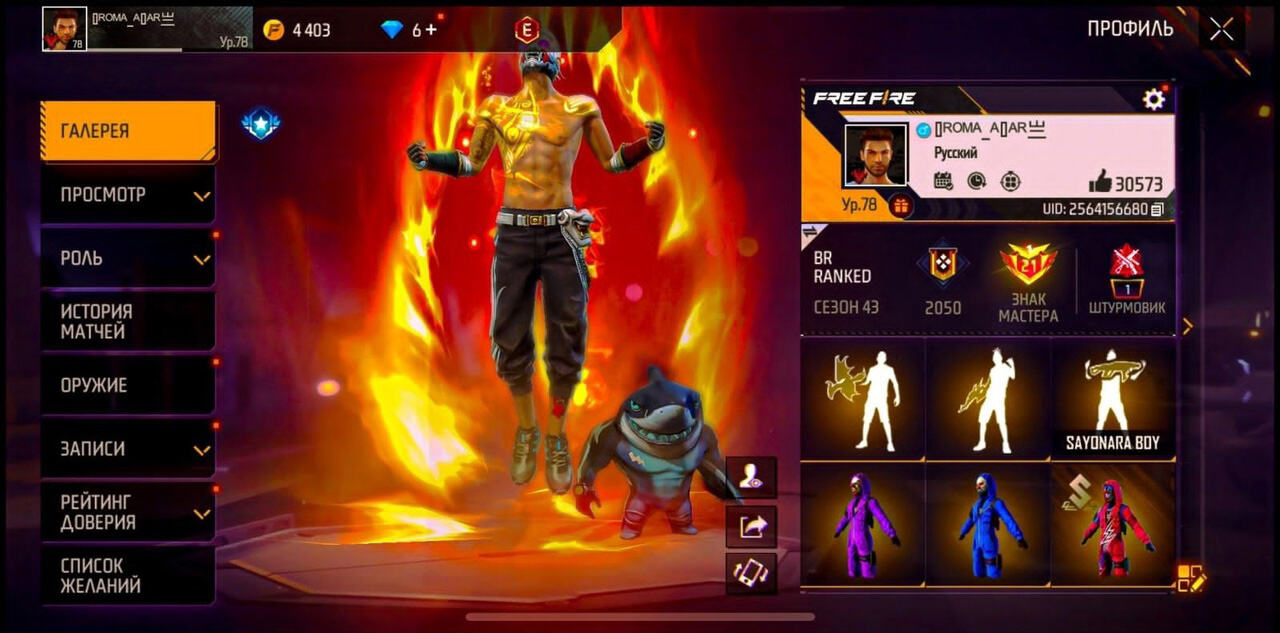This screenshot has height=633, width=1280.
Task: Open the Роль menu entry
Action: pos(128,258)
